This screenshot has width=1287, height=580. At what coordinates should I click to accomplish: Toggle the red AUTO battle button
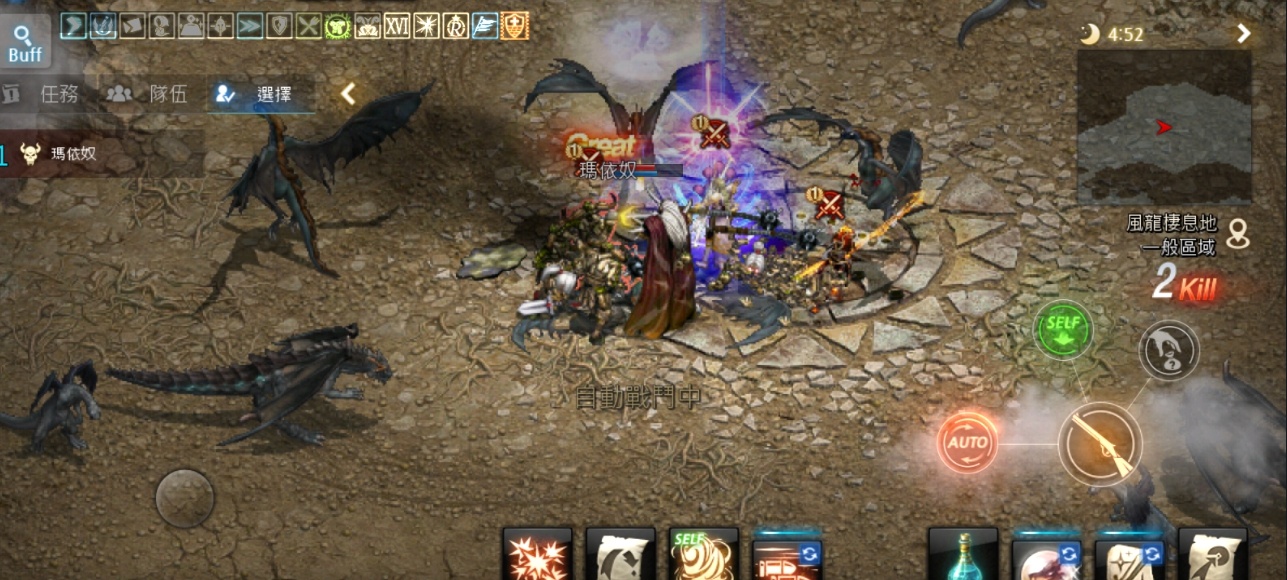coord(967,442)
